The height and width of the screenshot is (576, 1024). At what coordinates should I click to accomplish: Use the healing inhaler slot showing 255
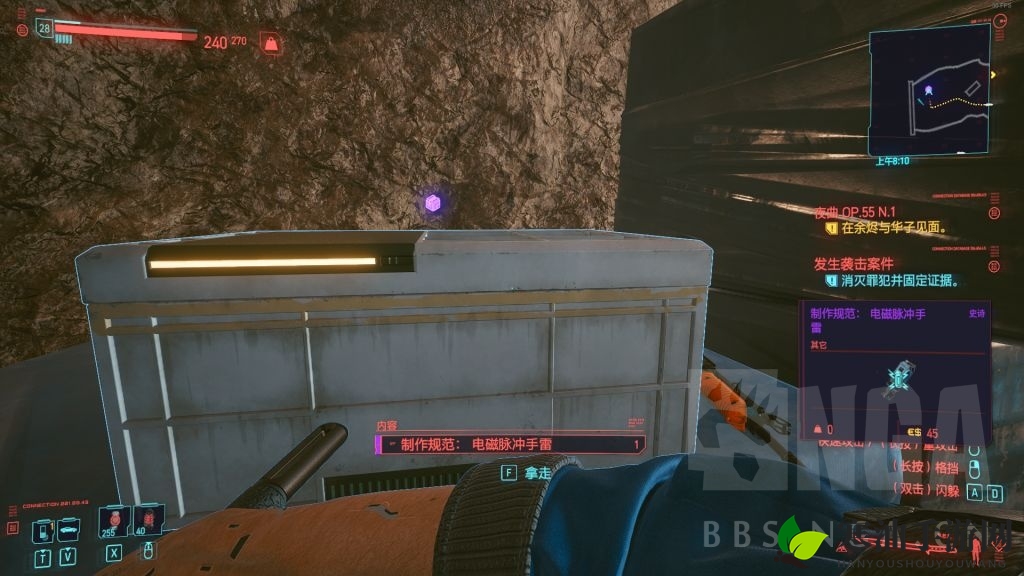(x=114, y=521)
